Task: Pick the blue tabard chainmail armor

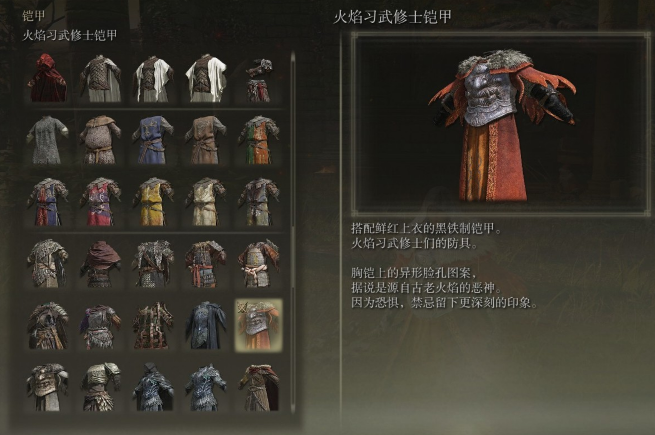Action: click(x=153, y=140)
